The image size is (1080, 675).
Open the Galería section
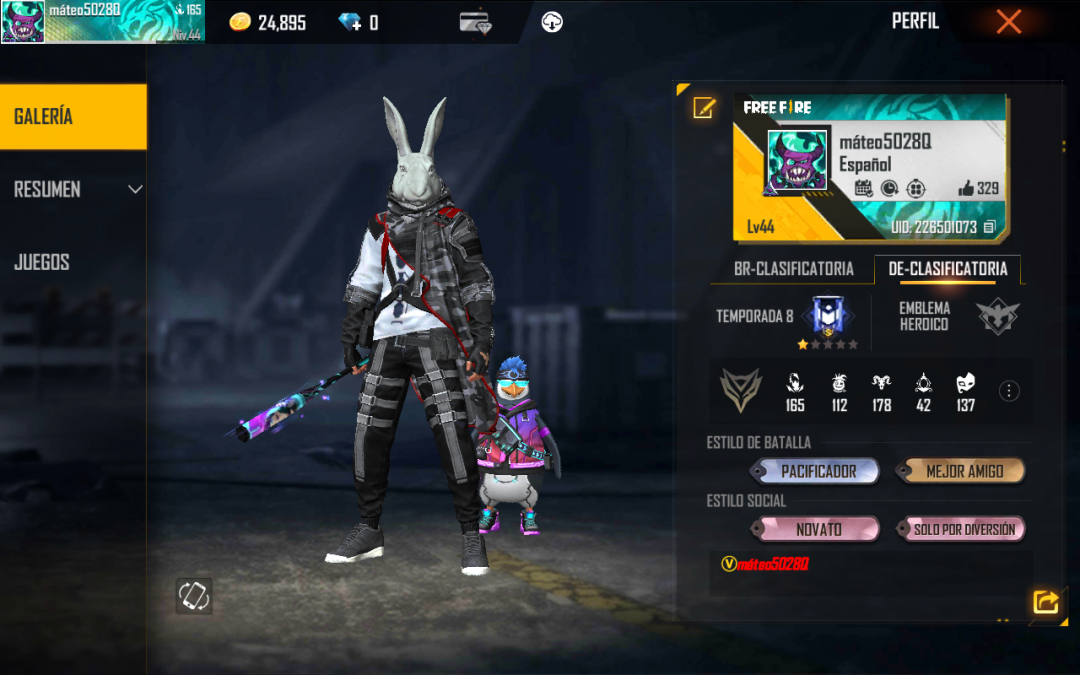tap(73, 117)
